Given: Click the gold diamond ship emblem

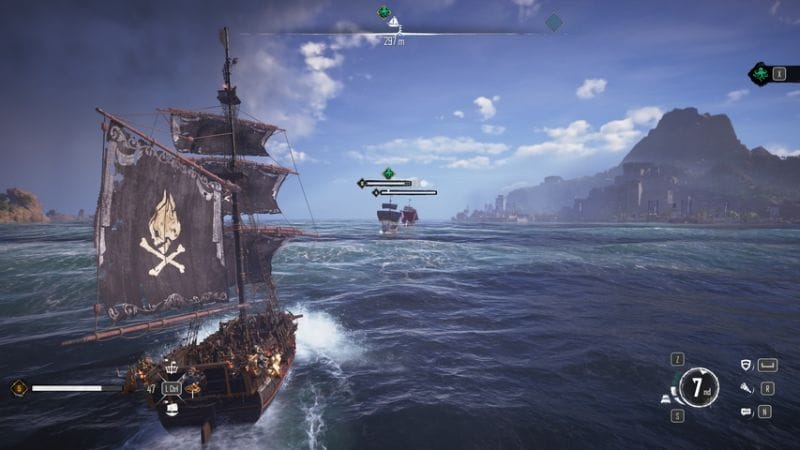Looking at the screenshot, I should 18,388.
